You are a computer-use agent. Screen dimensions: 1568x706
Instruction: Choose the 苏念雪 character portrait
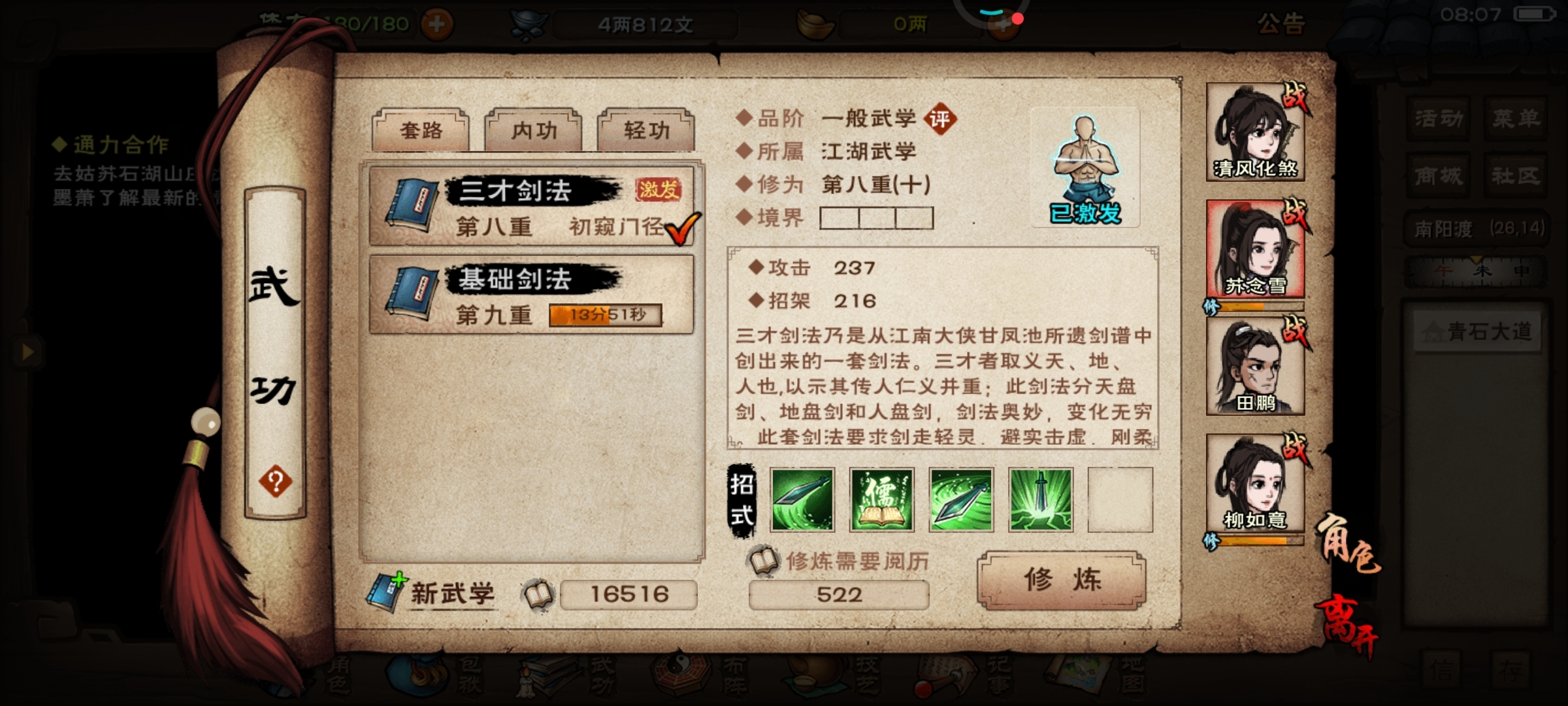(1254, 250)
